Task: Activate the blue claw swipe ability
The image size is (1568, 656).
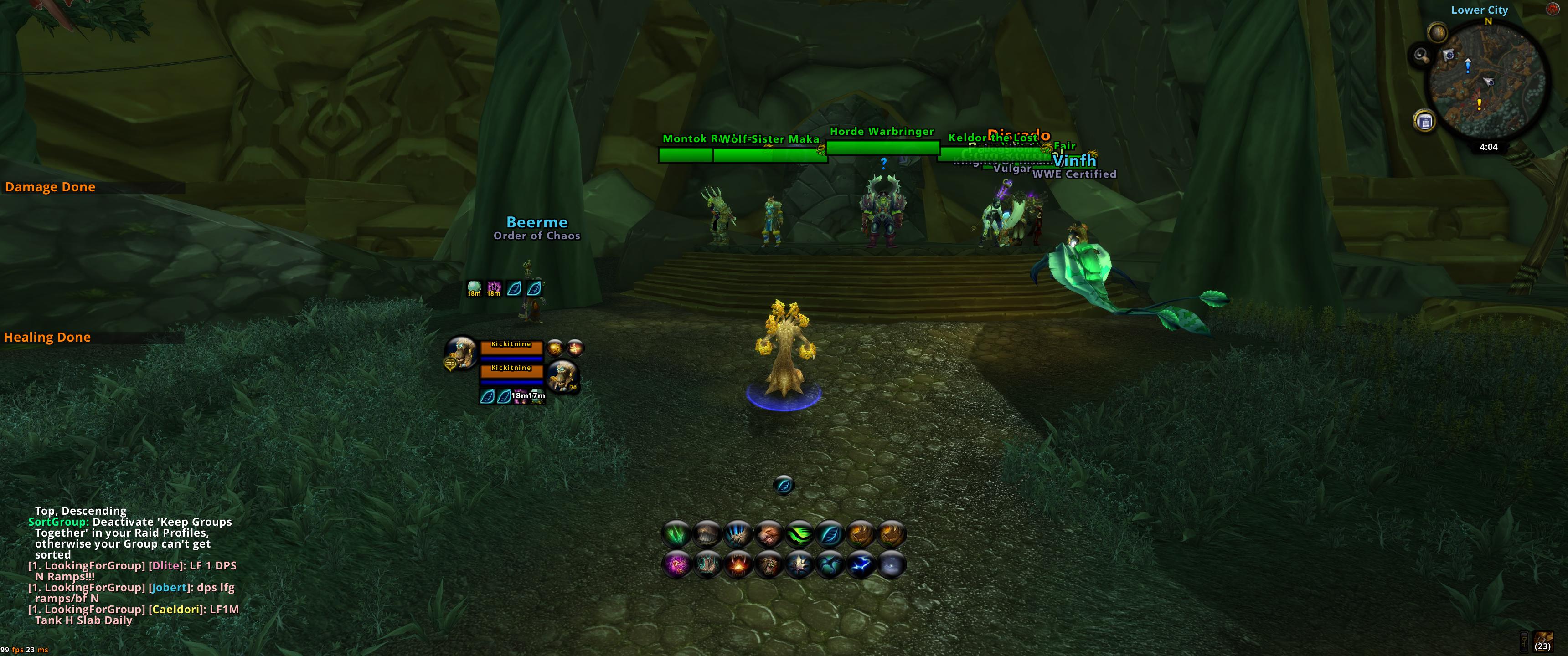Action: pyautogui.click(x=738, y=535)
